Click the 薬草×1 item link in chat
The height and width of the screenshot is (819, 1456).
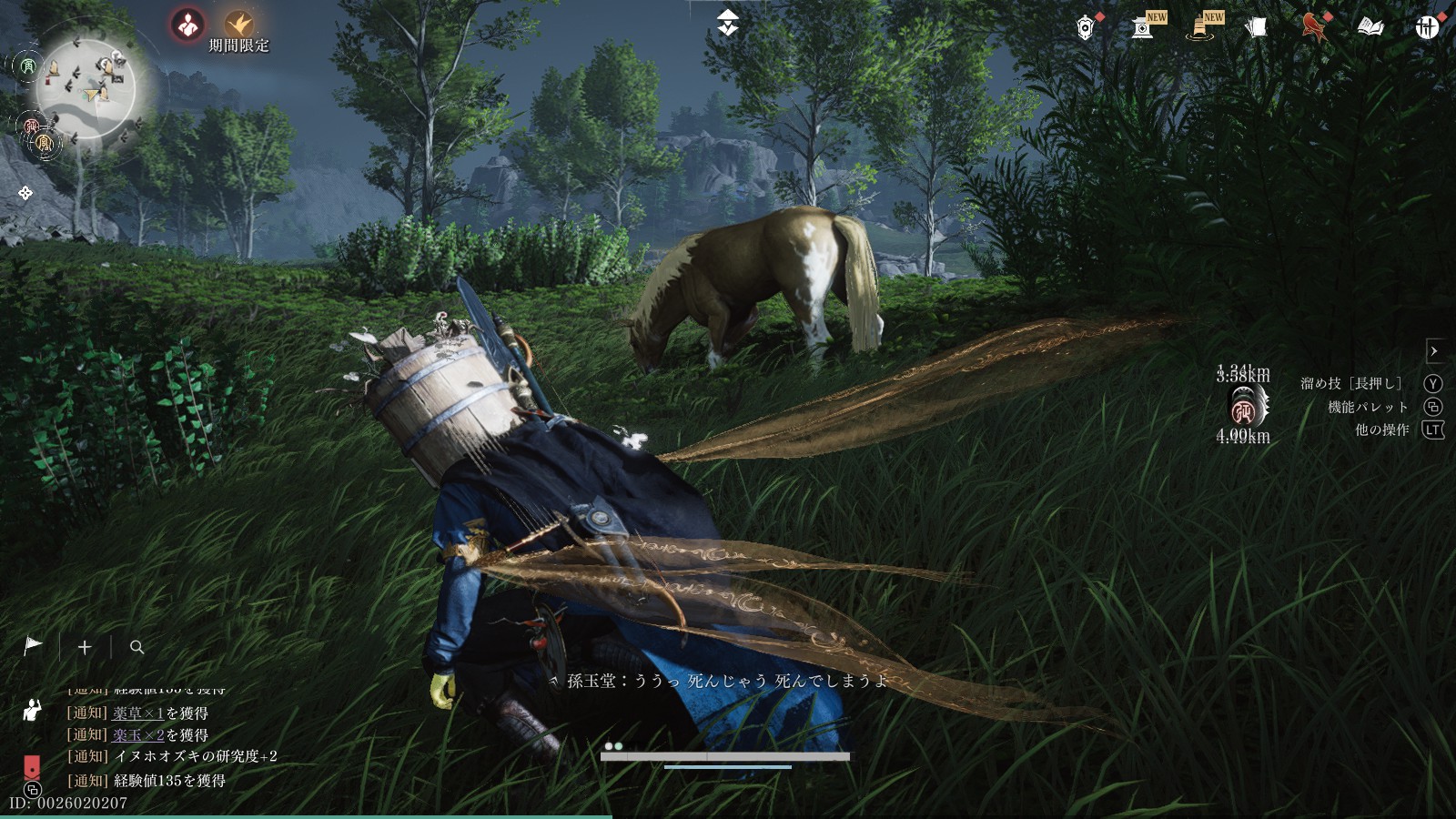tap(138, 713)
